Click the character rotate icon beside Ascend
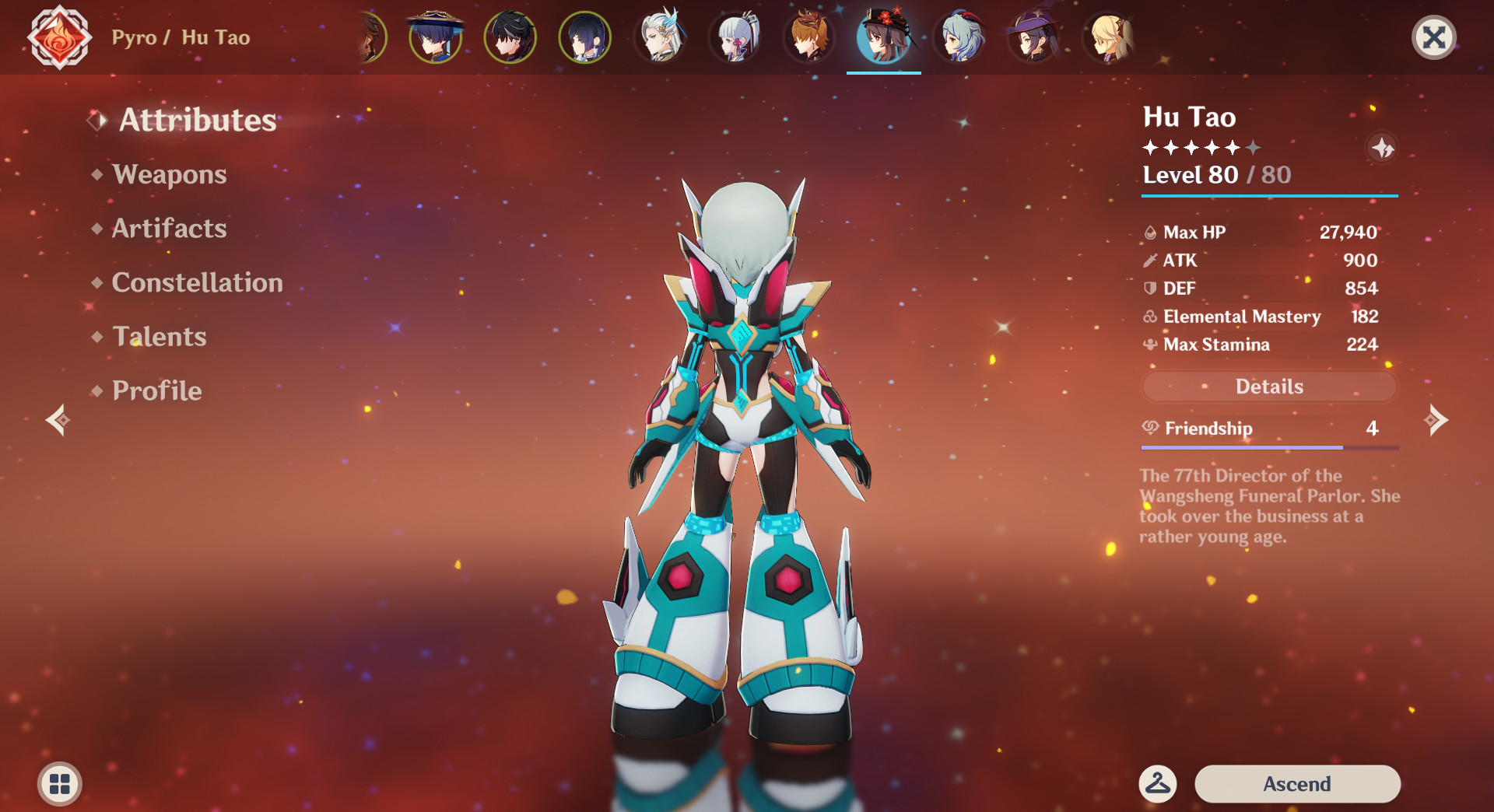Image resolution: width=1494 pixels, height=812 pixels. [1157, 784]
